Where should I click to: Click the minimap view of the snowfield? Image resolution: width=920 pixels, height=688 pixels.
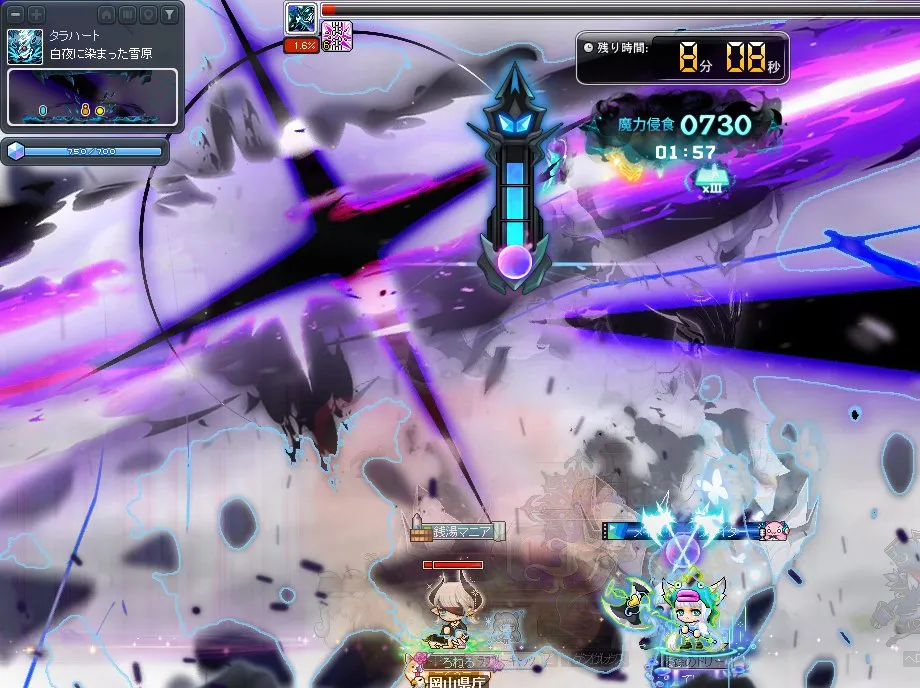click(93, 97)
